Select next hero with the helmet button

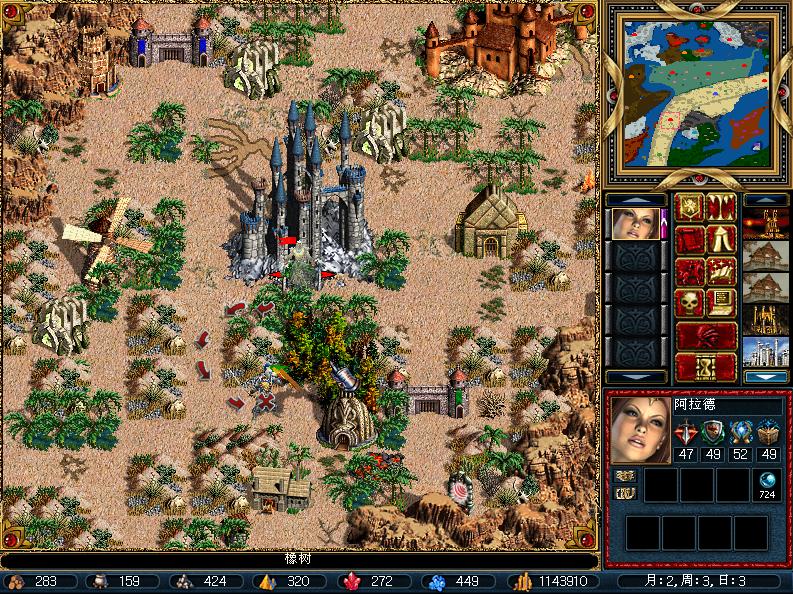click(x=705, y=333)
